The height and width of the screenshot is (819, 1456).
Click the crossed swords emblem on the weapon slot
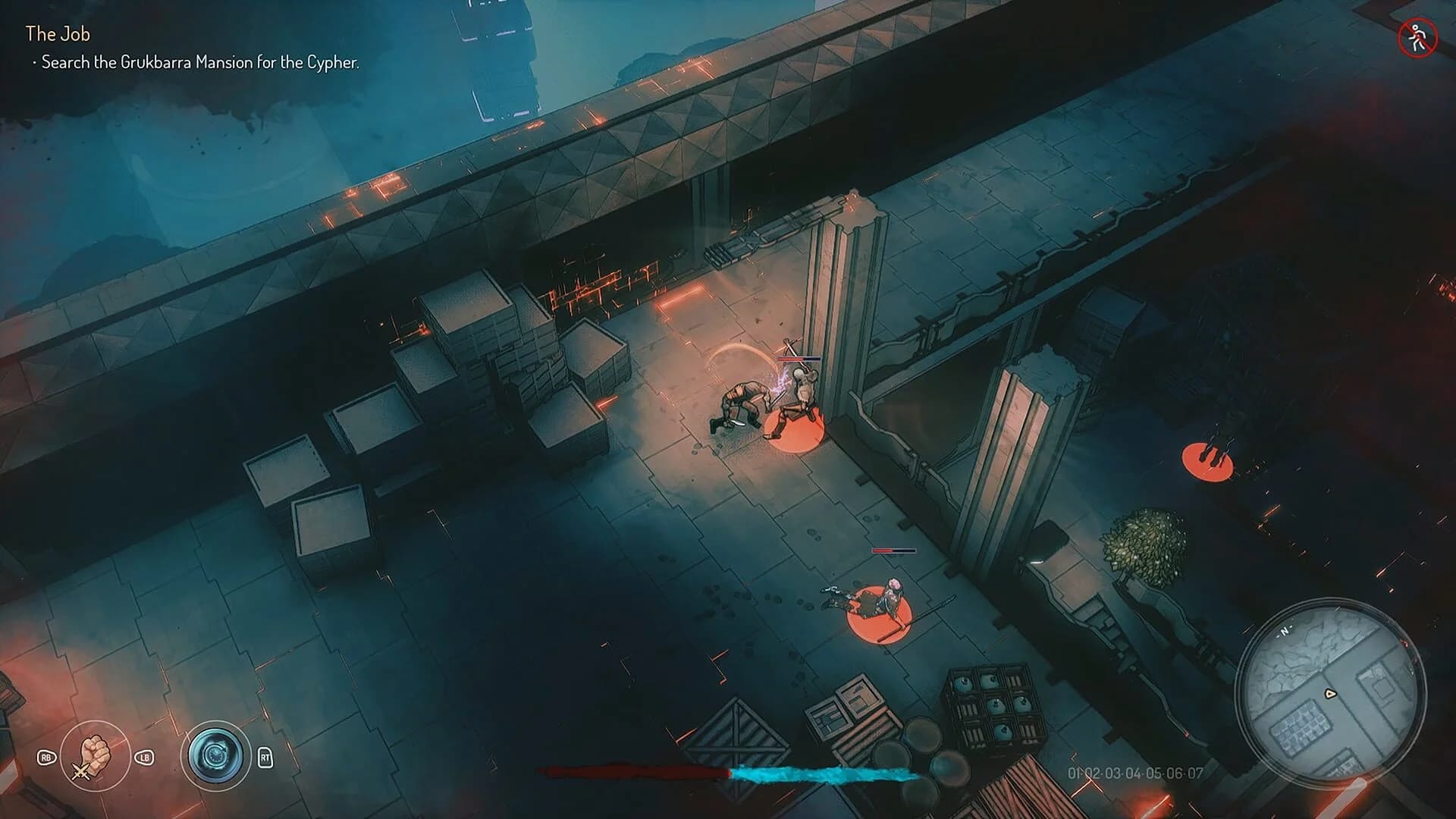(80, 772)
